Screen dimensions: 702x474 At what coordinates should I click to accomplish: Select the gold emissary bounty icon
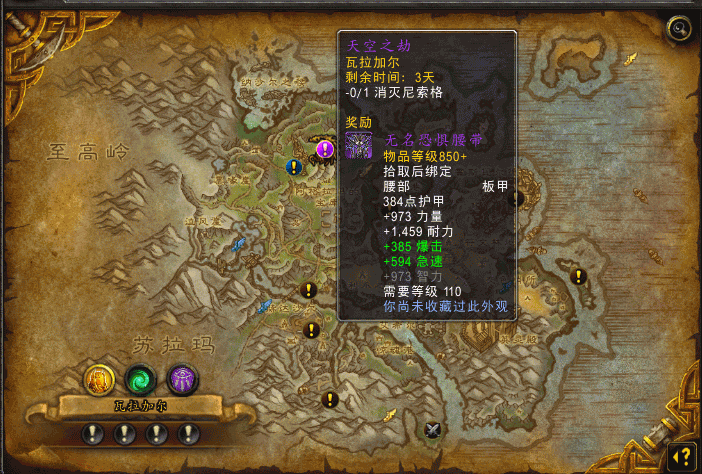pos(99,379)
